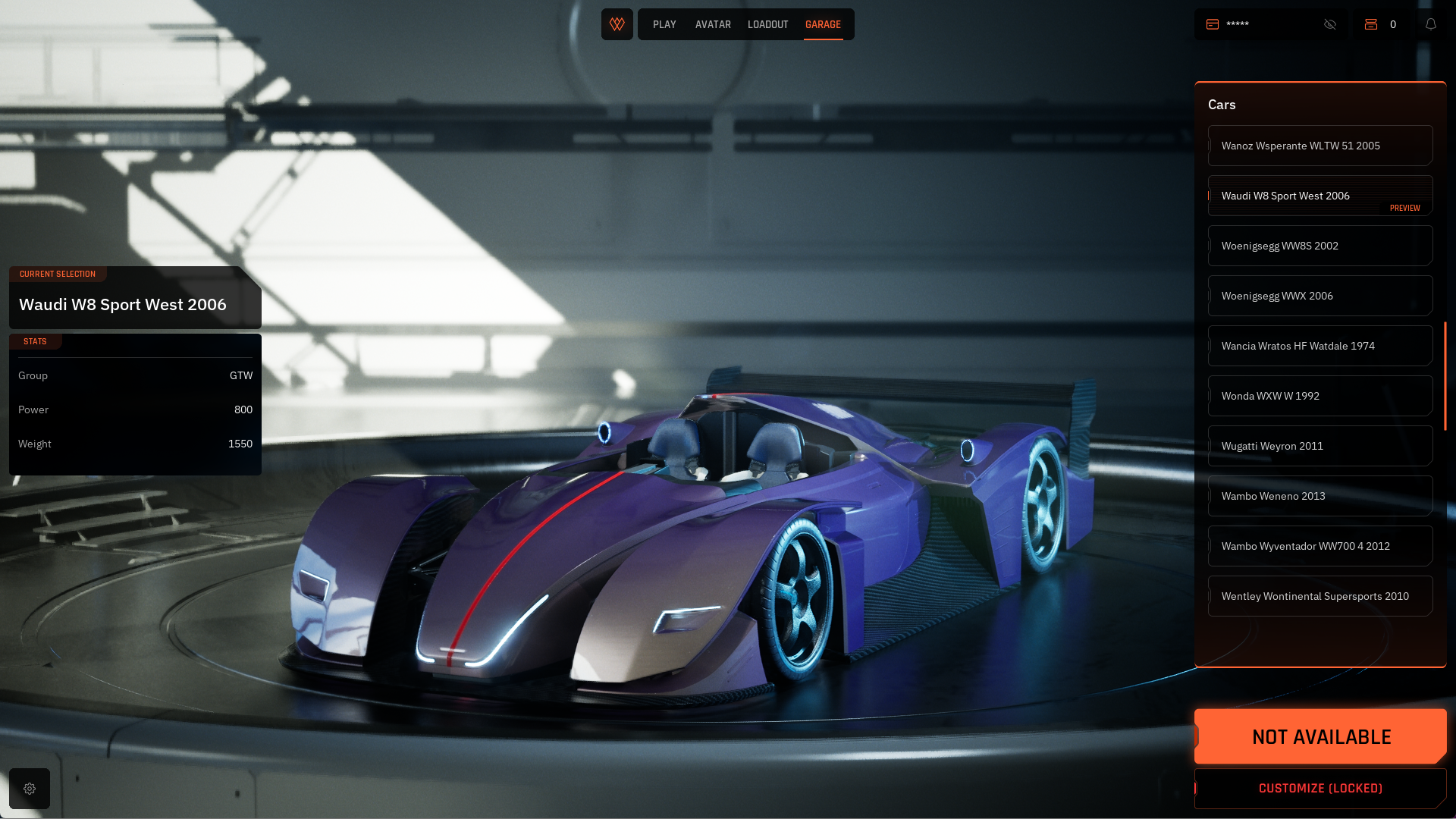
Task: Select Woenigsegg WWX 2006 from the list
Action: [x=1319, y=296]
